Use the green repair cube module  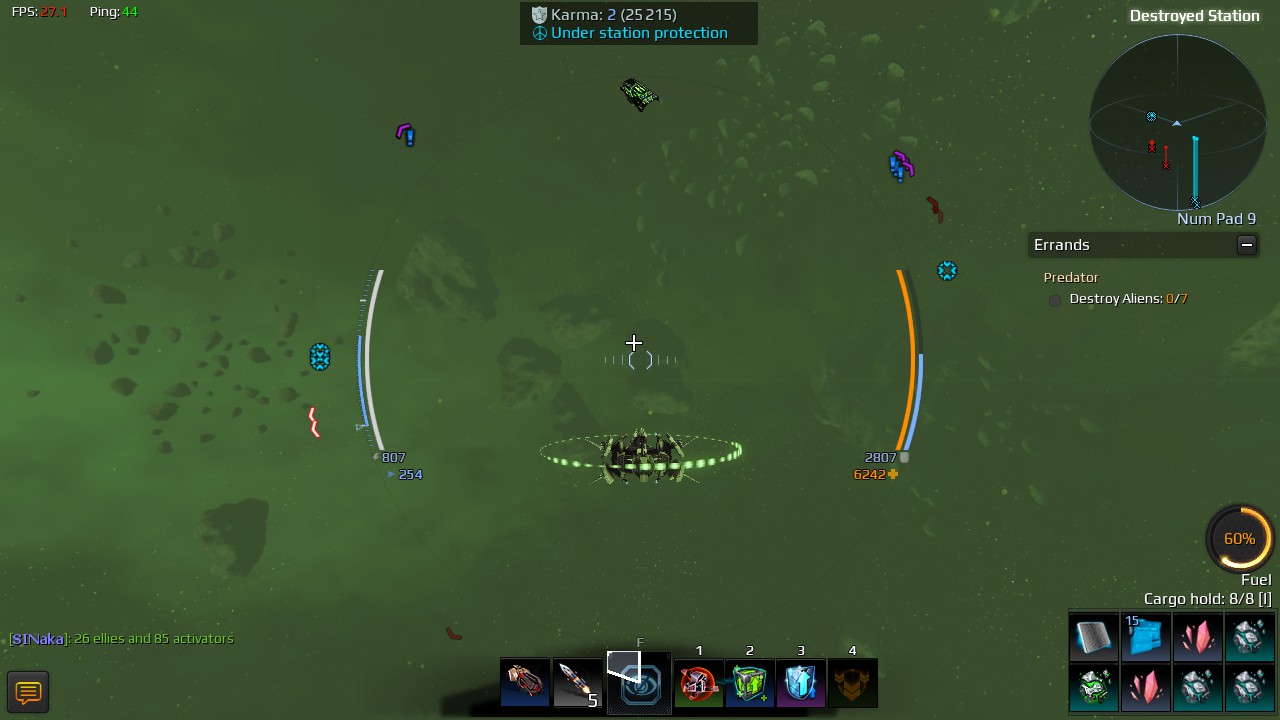pos(750,683)
